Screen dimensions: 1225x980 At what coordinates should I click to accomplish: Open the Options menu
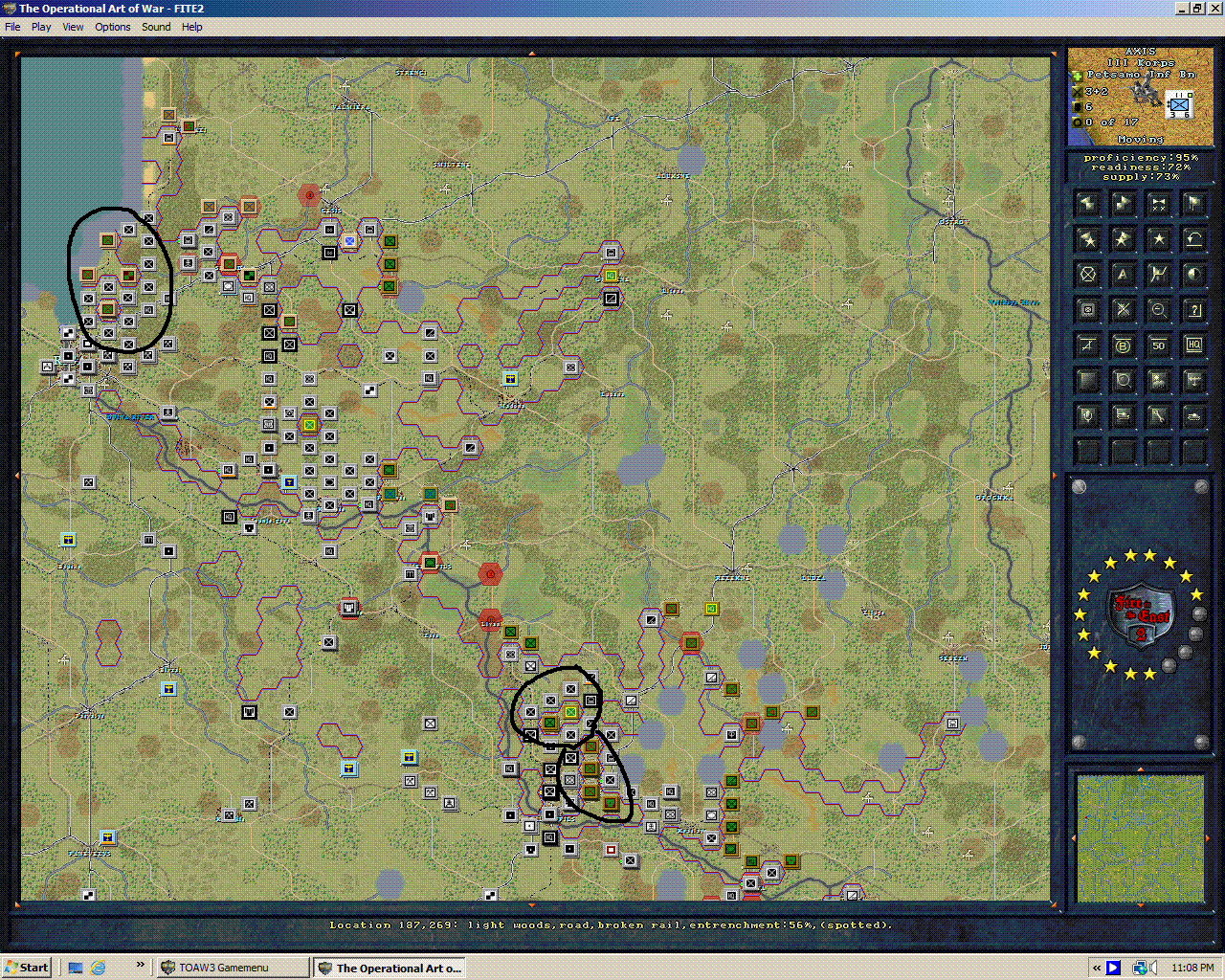click(112, 27)
